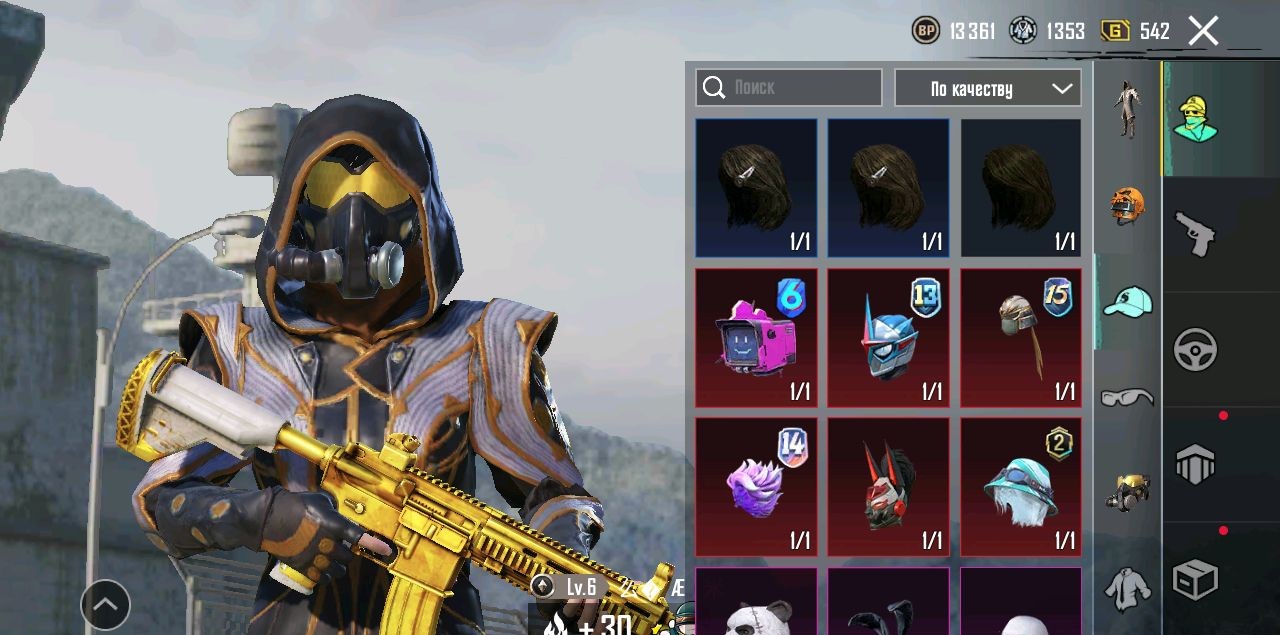Select the panda head item
The width and height of the screenshot is (1280, 635).
pos(756,603)
